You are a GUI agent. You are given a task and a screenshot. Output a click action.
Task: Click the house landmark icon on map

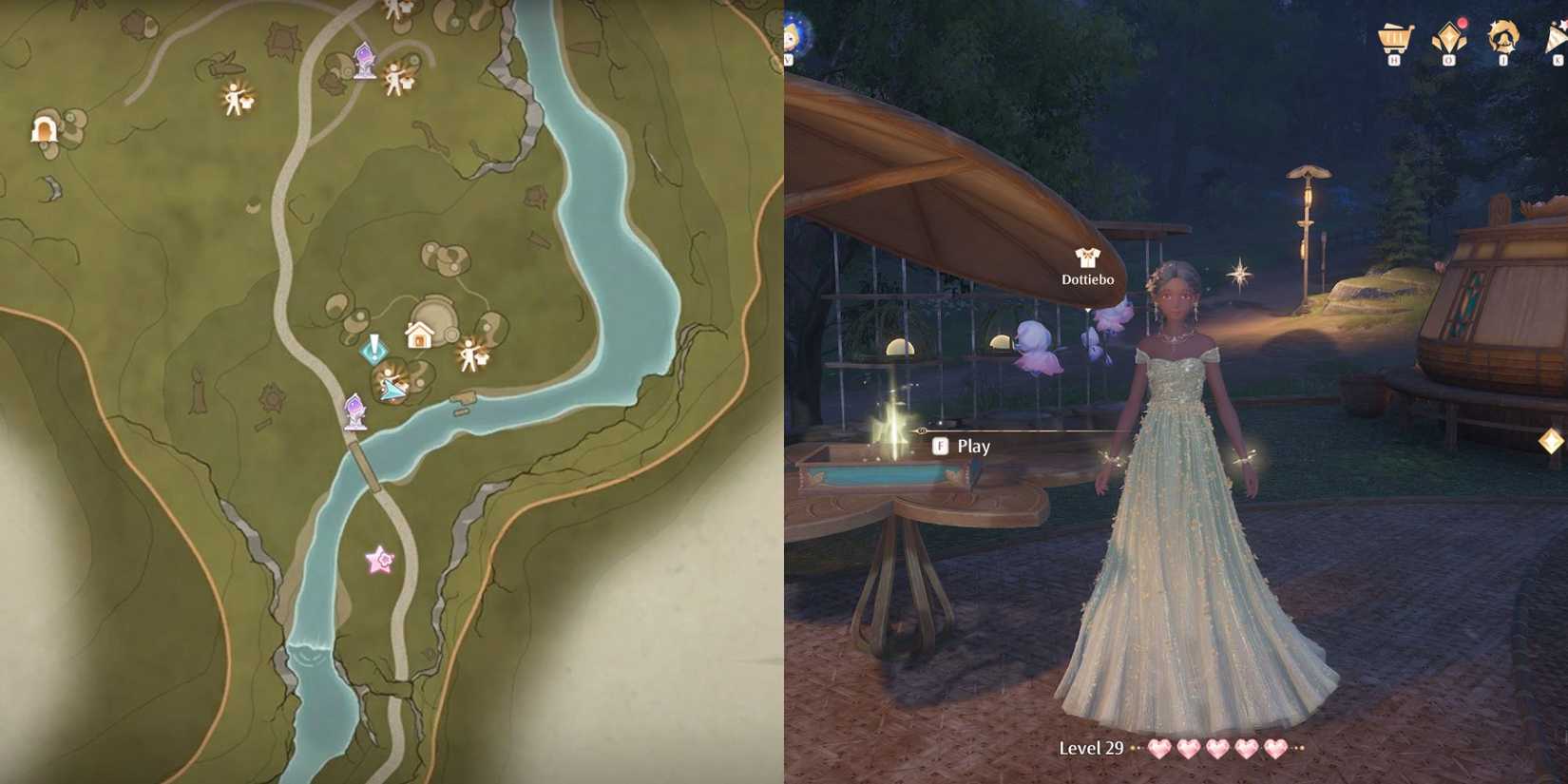pos(418,335)
